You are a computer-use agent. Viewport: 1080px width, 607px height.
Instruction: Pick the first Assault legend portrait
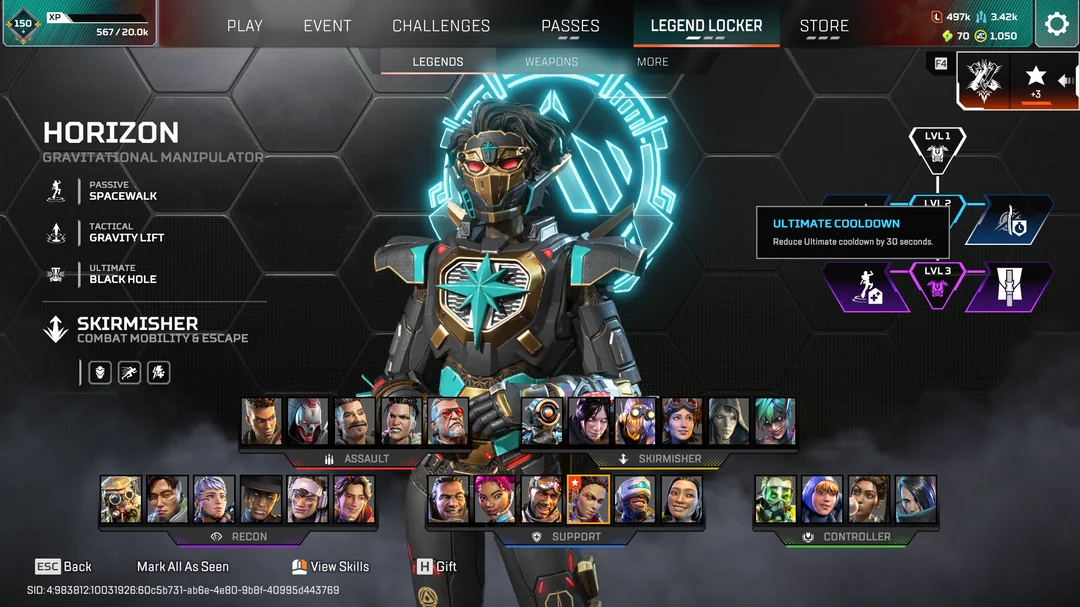click(x=261, y=421)
